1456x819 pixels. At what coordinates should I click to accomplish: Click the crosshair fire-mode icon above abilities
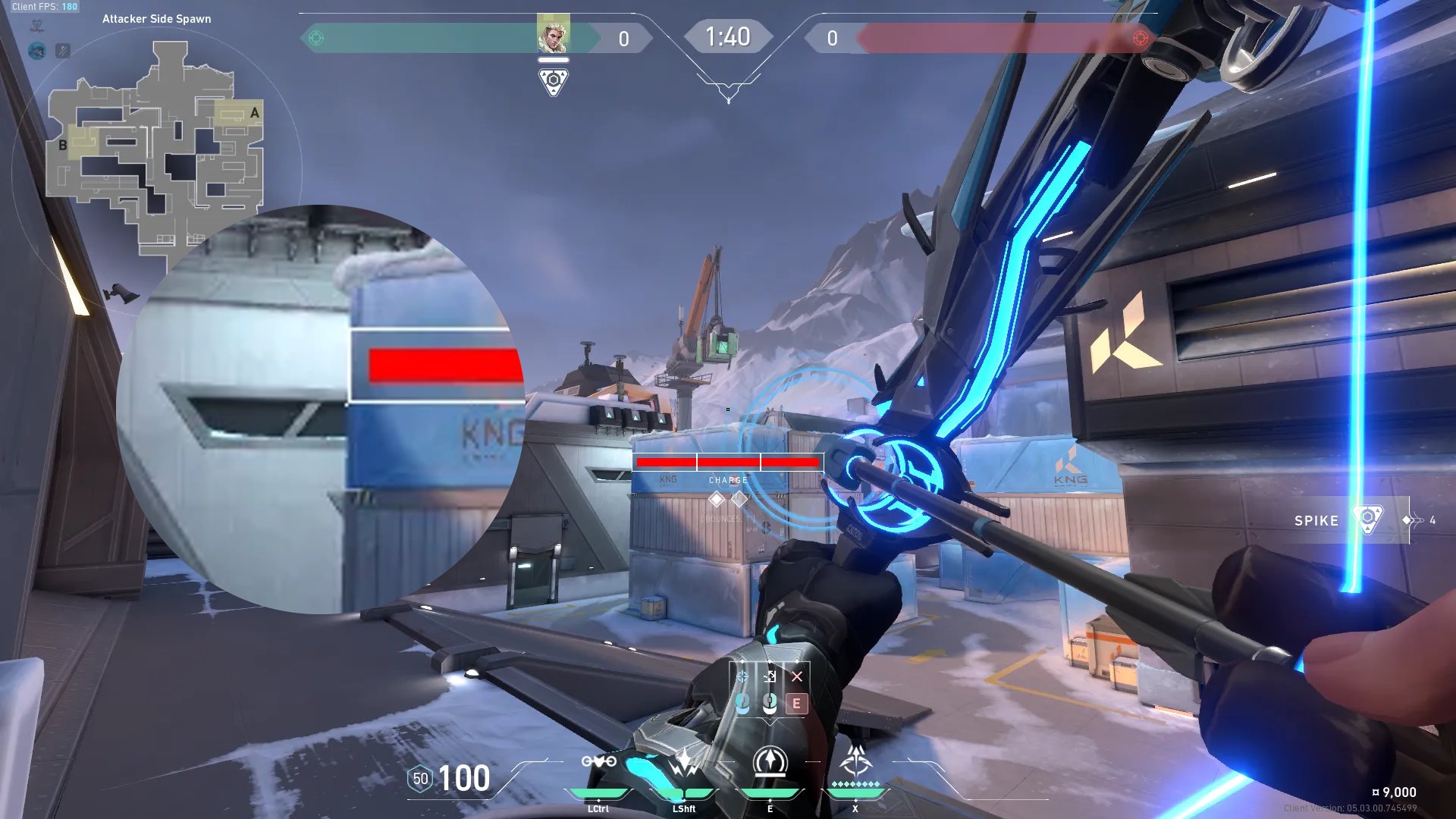coord(742,676)
